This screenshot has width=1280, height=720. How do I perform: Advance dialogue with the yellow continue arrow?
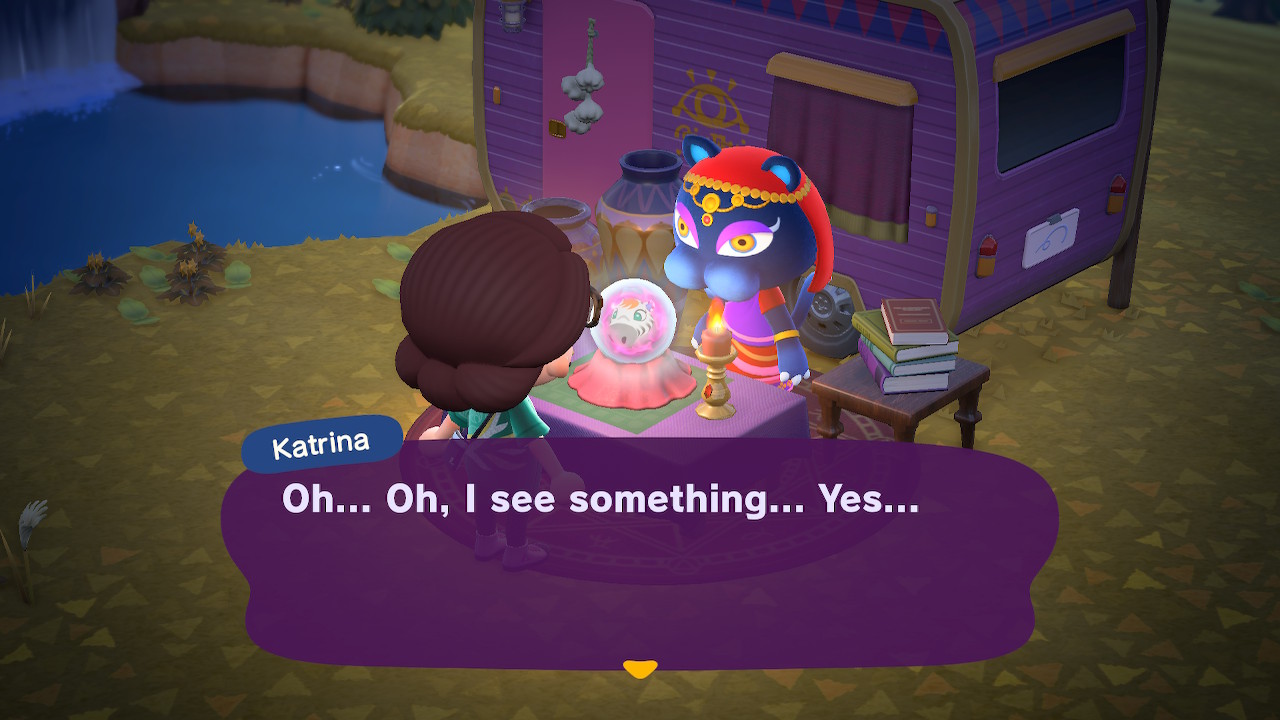[639, 668]
